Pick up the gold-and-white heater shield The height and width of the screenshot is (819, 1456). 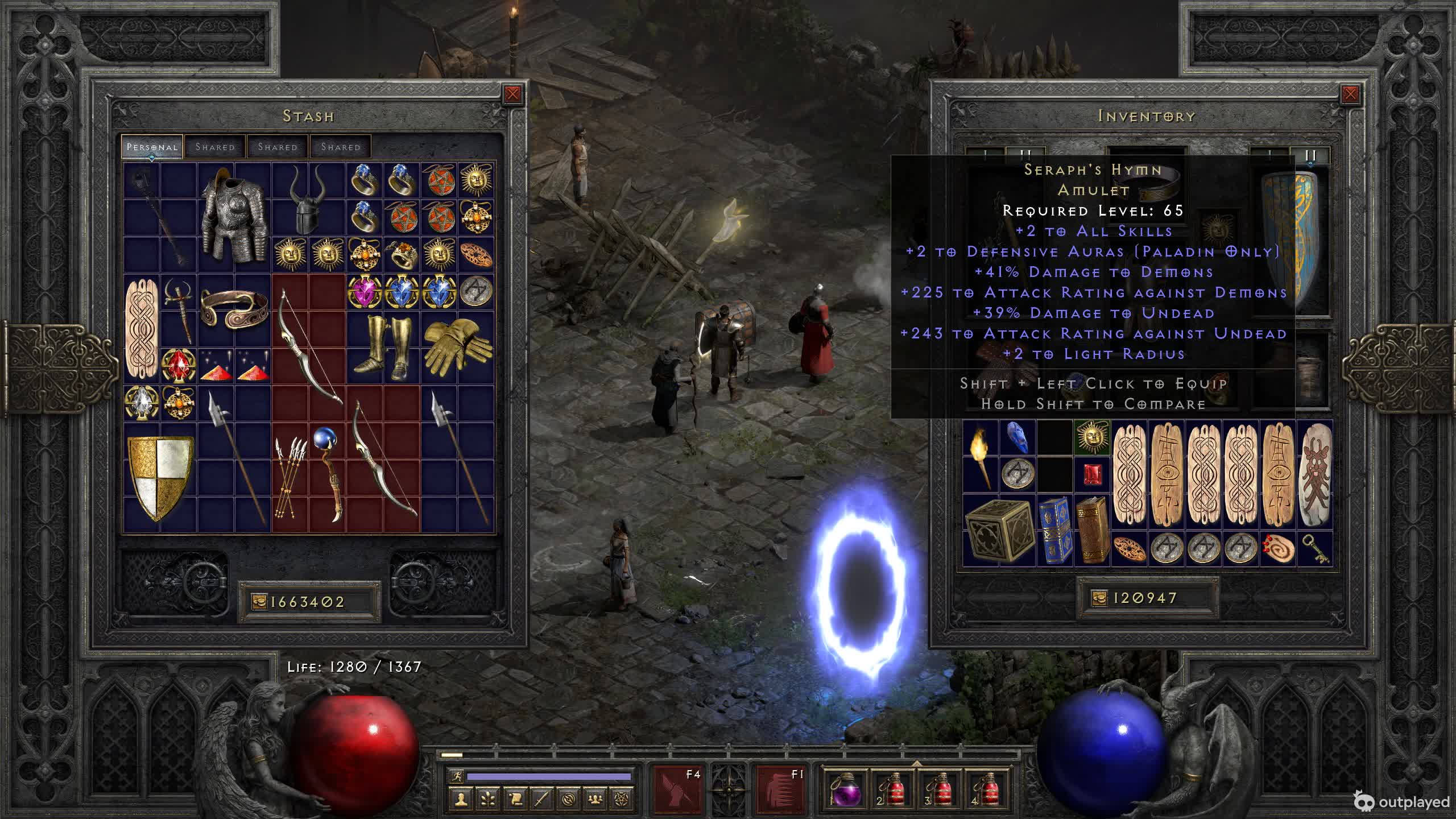tap(160, 477)
